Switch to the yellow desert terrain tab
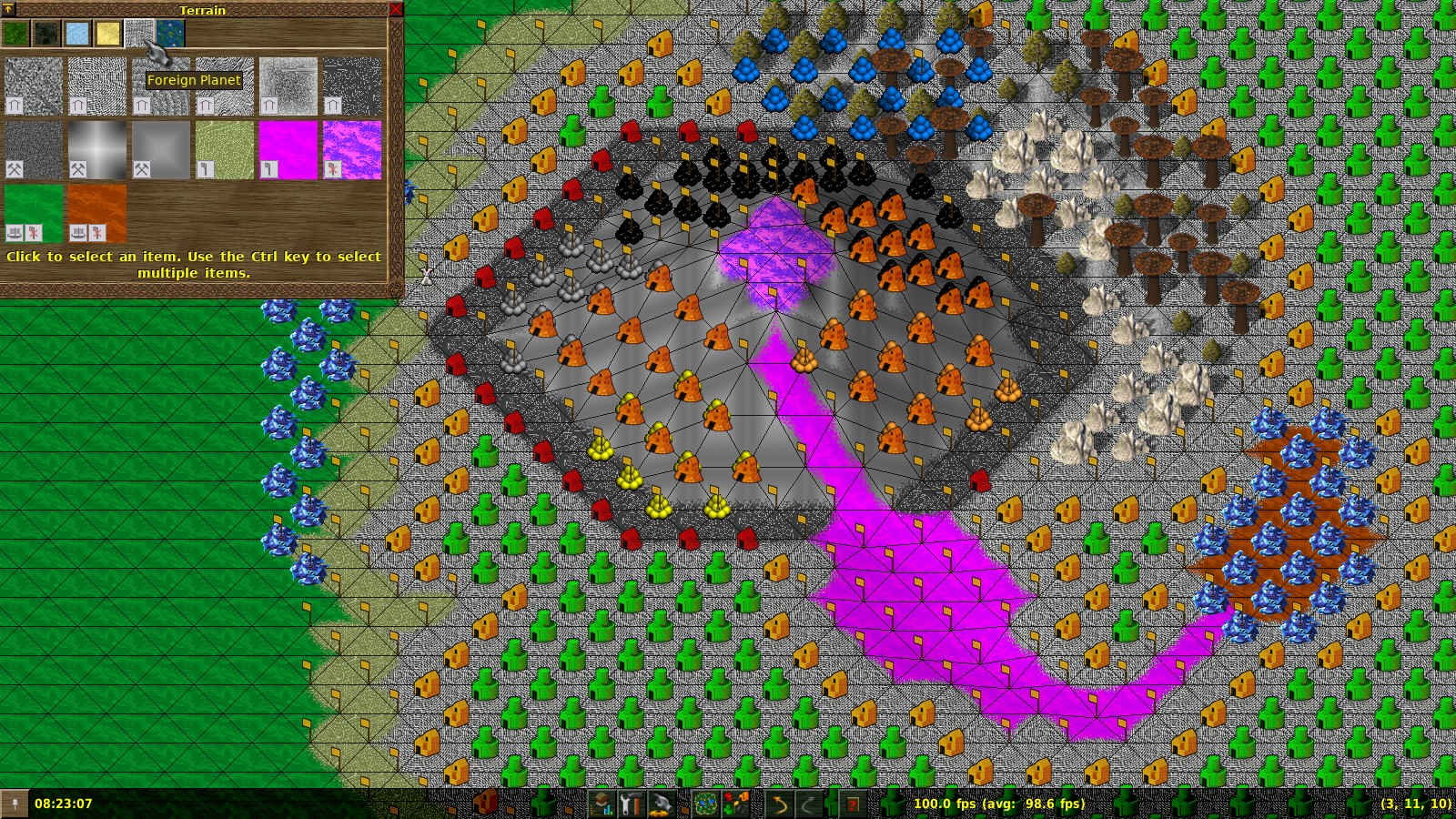 108,34
